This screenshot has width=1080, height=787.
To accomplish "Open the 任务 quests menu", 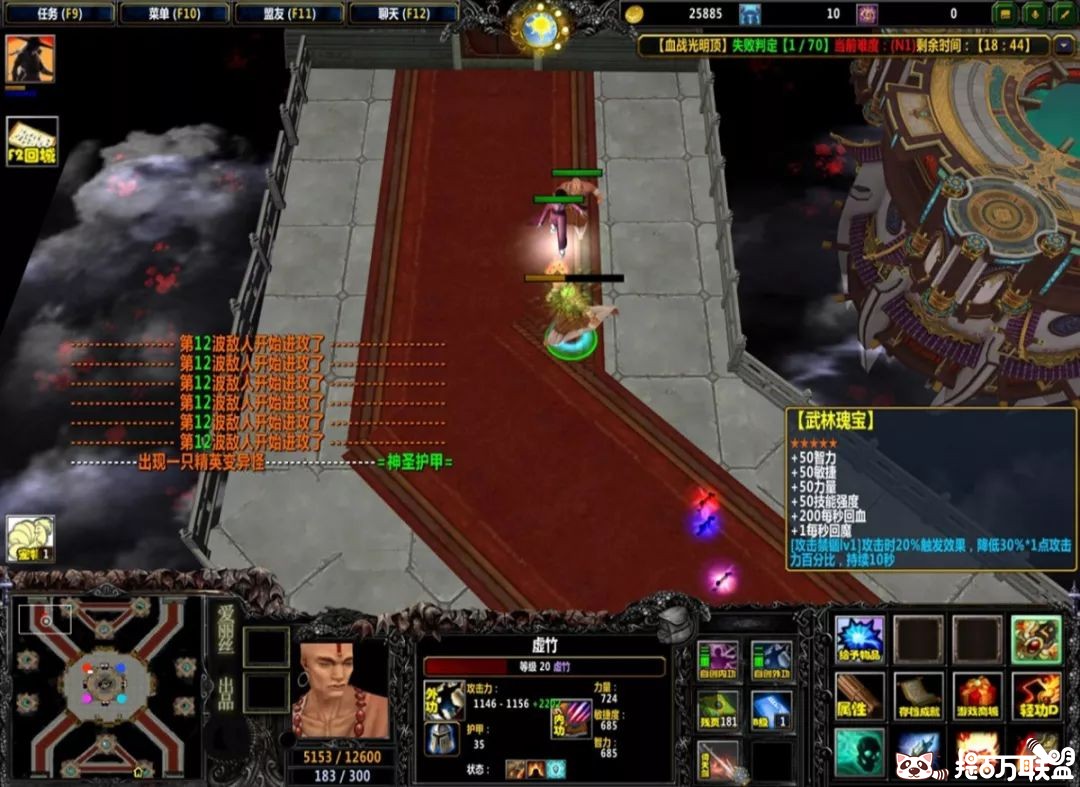I will click(x=59, y=14).
